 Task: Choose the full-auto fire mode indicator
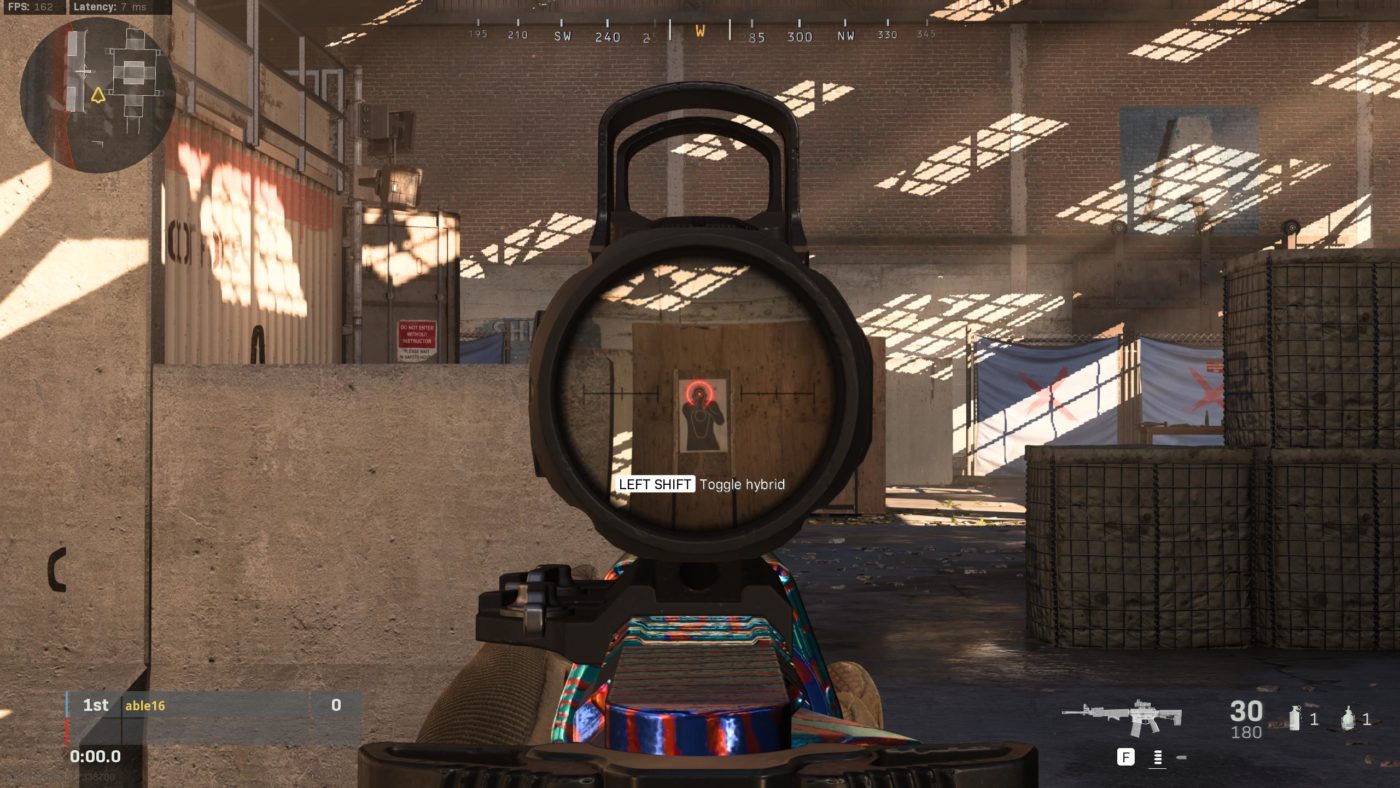click(x=1157, y=758)
